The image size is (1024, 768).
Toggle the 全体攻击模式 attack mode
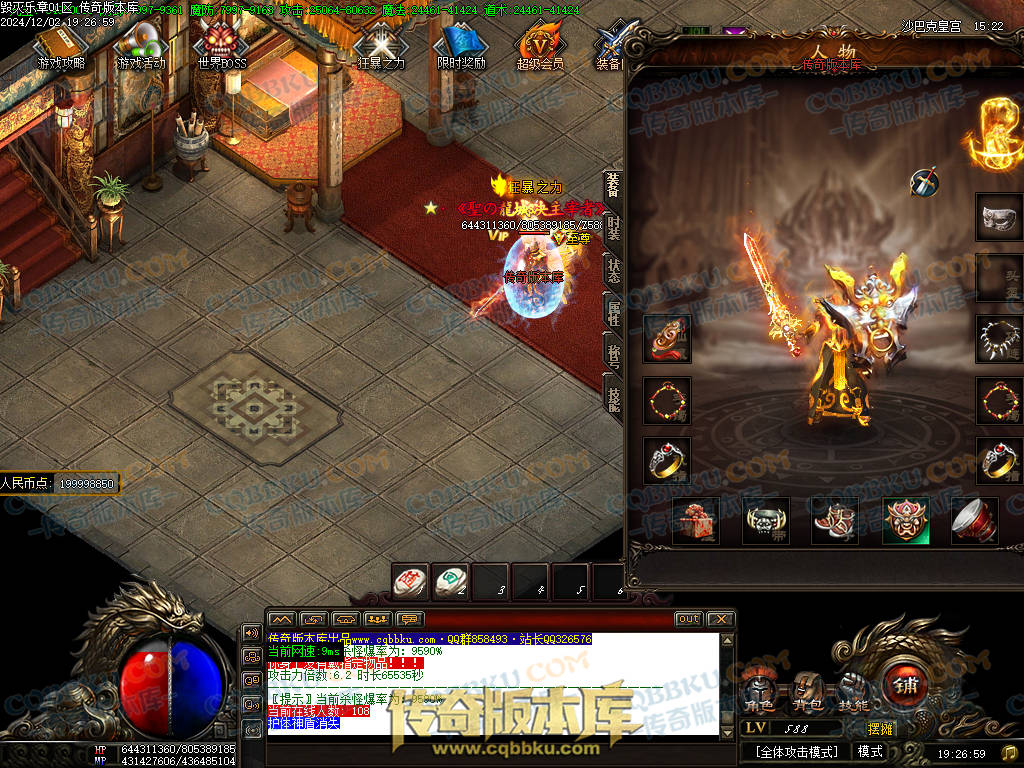click(x=796, y=751)
